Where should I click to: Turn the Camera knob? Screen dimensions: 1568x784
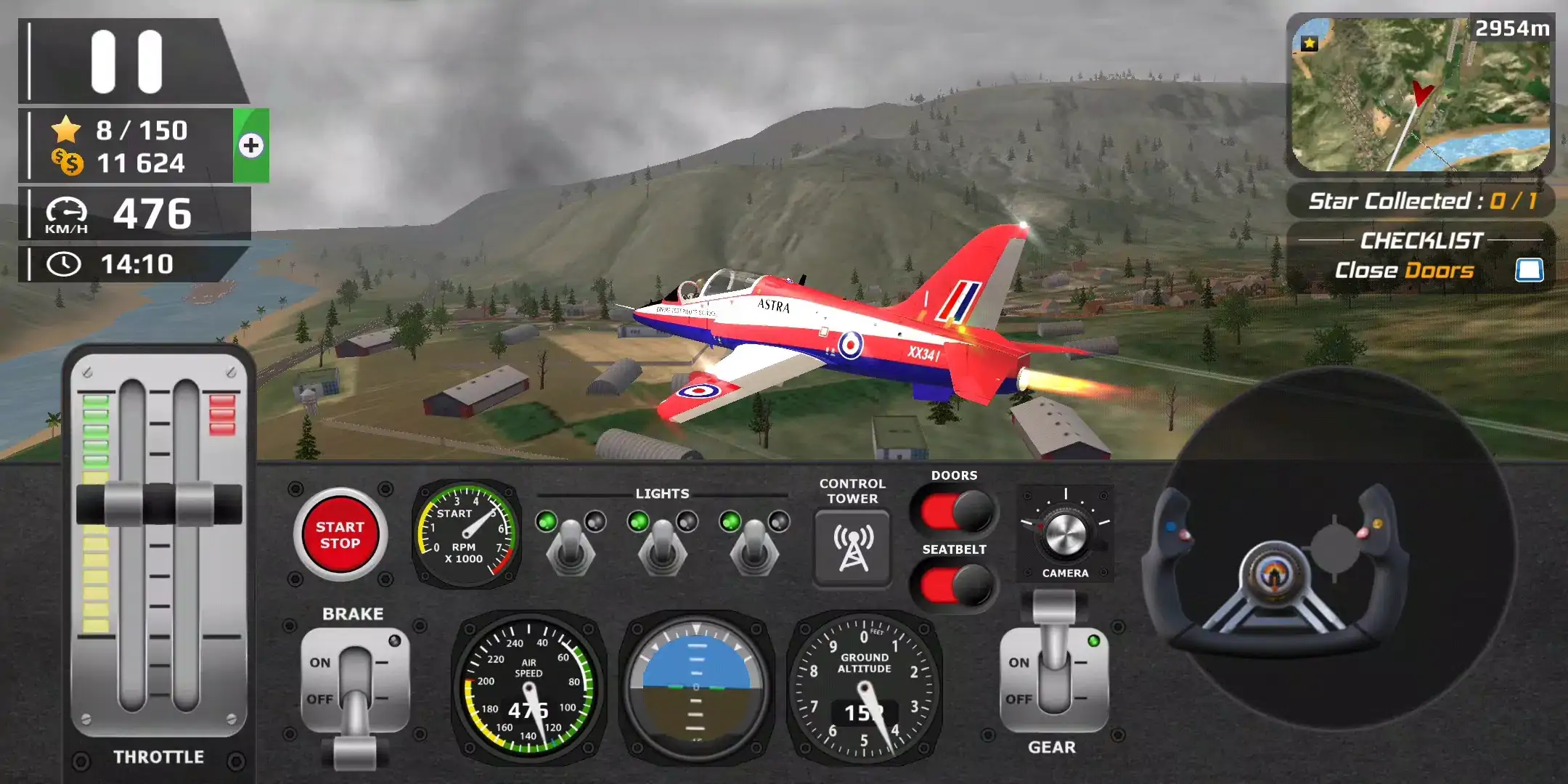1065,534
